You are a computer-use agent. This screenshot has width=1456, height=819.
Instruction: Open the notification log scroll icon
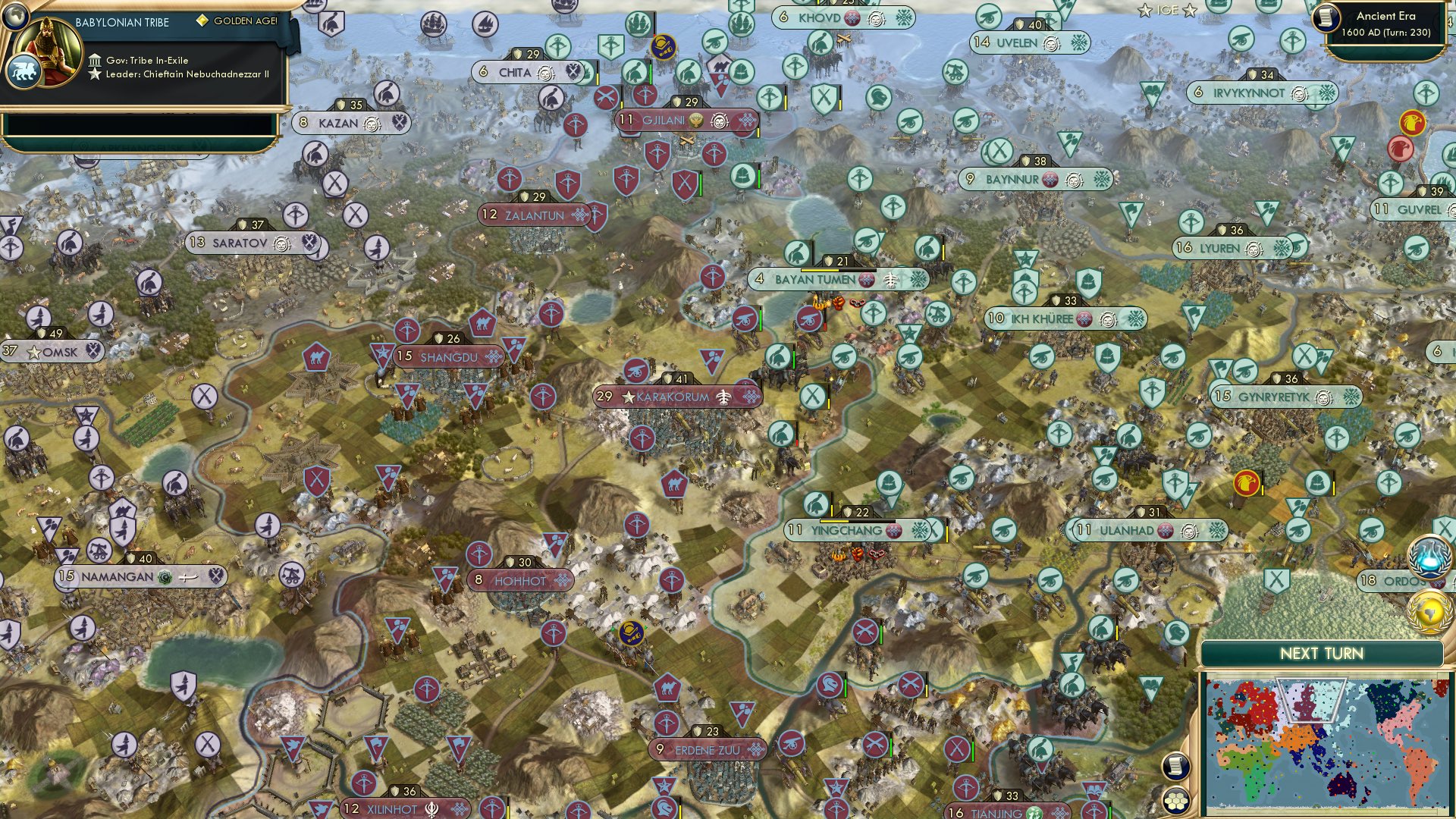[x=1176, y=767]
